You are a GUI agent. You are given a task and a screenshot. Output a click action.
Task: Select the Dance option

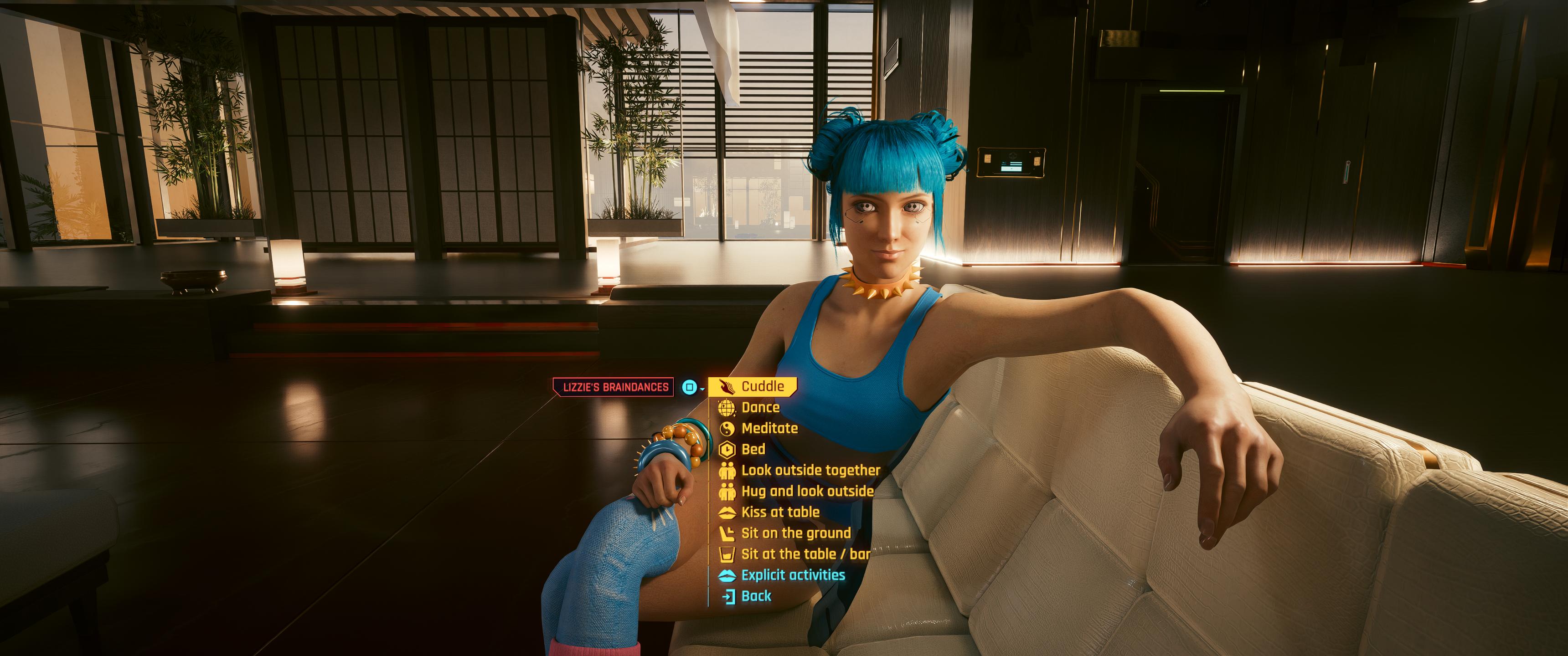[x=760, y=408]
